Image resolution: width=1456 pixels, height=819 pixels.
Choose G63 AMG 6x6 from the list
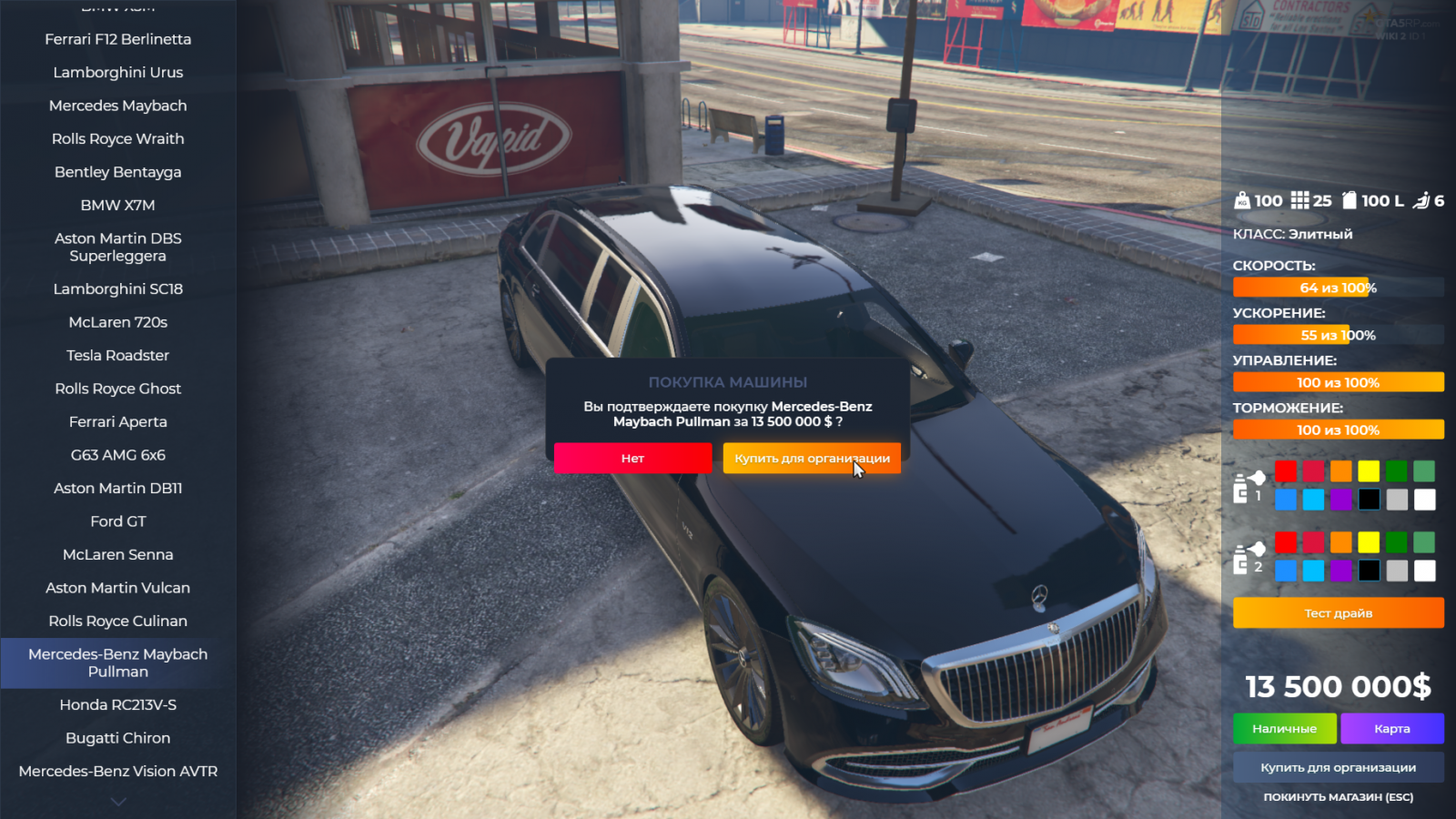pos(118,455)
